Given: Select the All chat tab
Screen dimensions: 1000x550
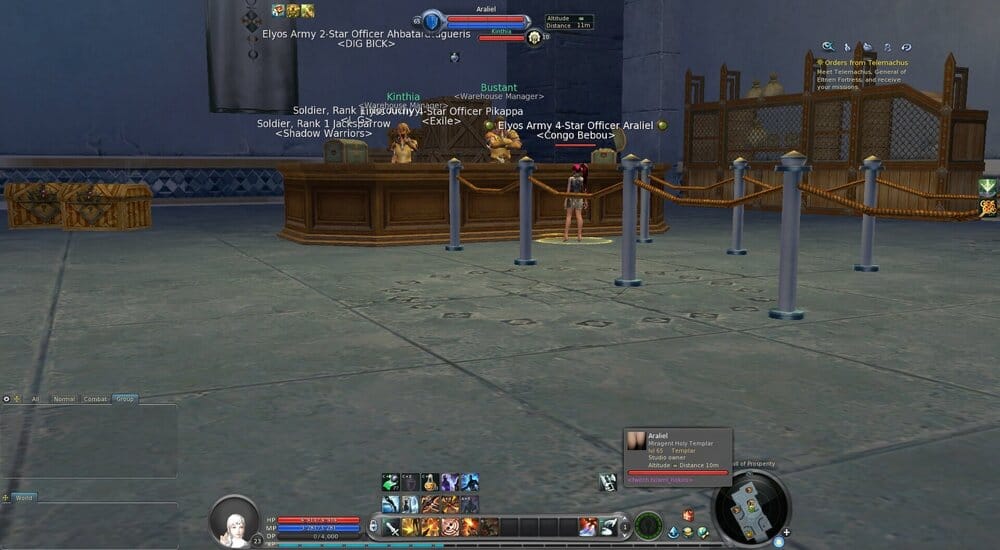Looking at the screenshot, I should click(36, 399).
